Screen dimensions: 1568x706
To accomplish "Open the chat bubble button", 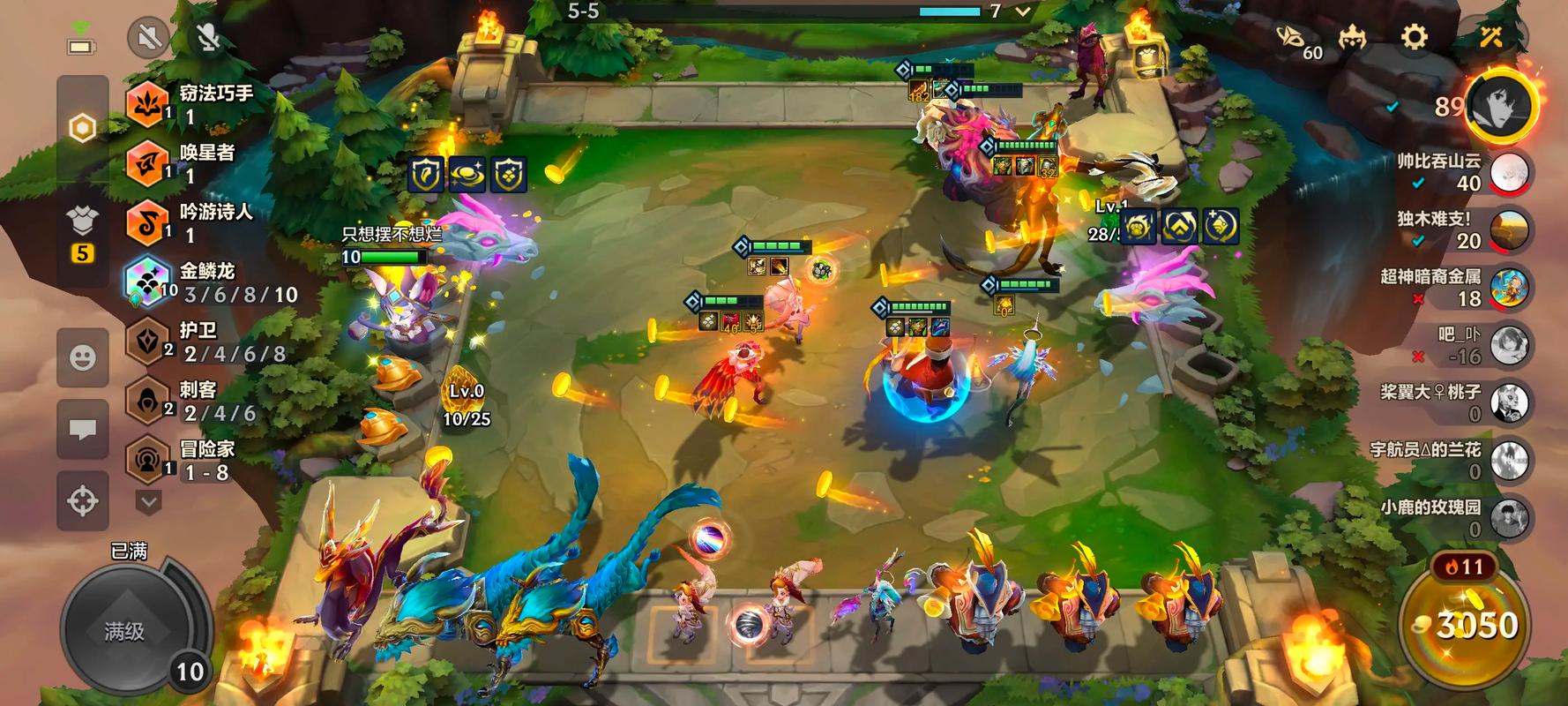I will tap(83, 430).
